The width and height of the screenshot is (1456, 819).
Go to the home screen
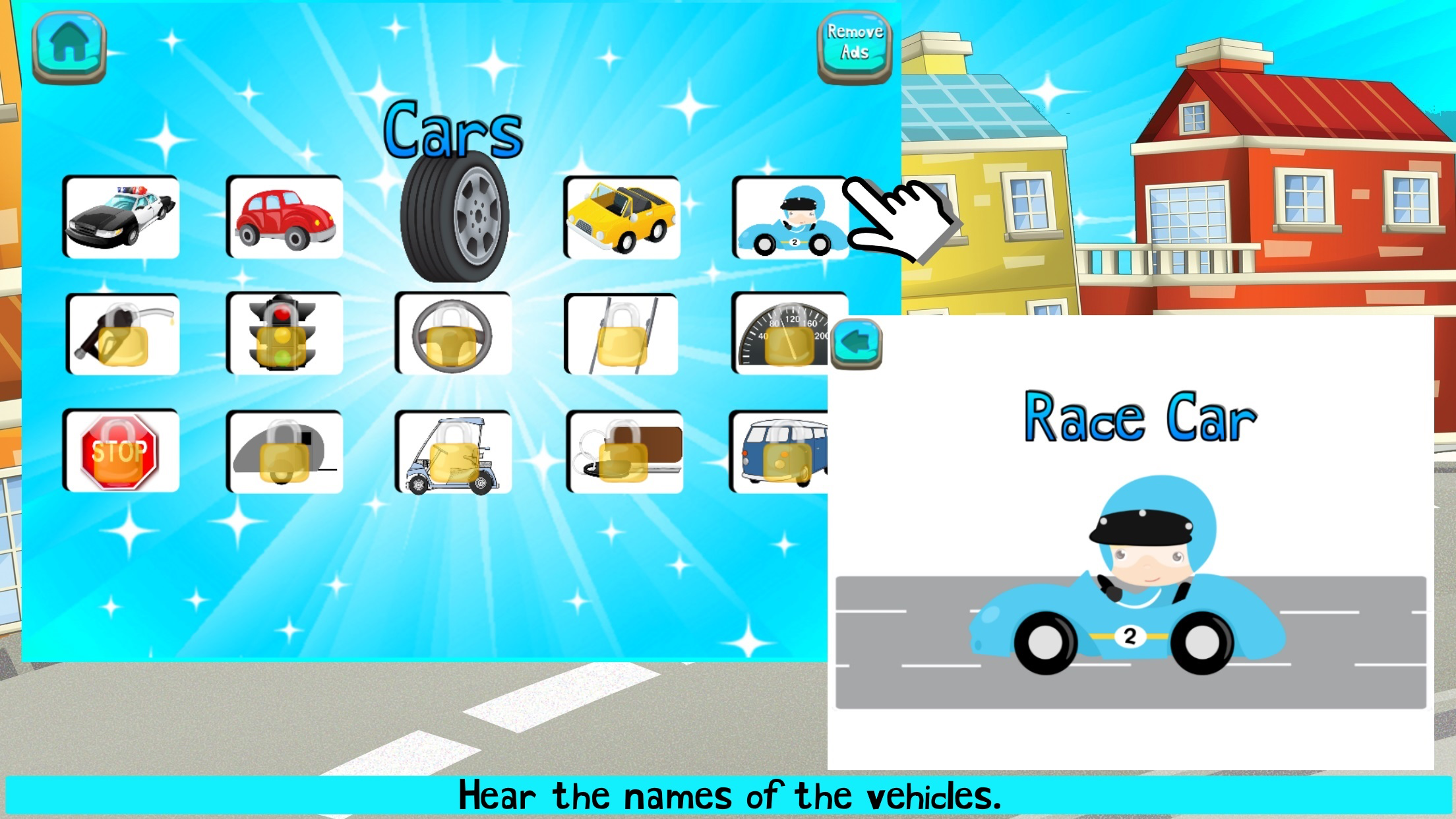69,45
